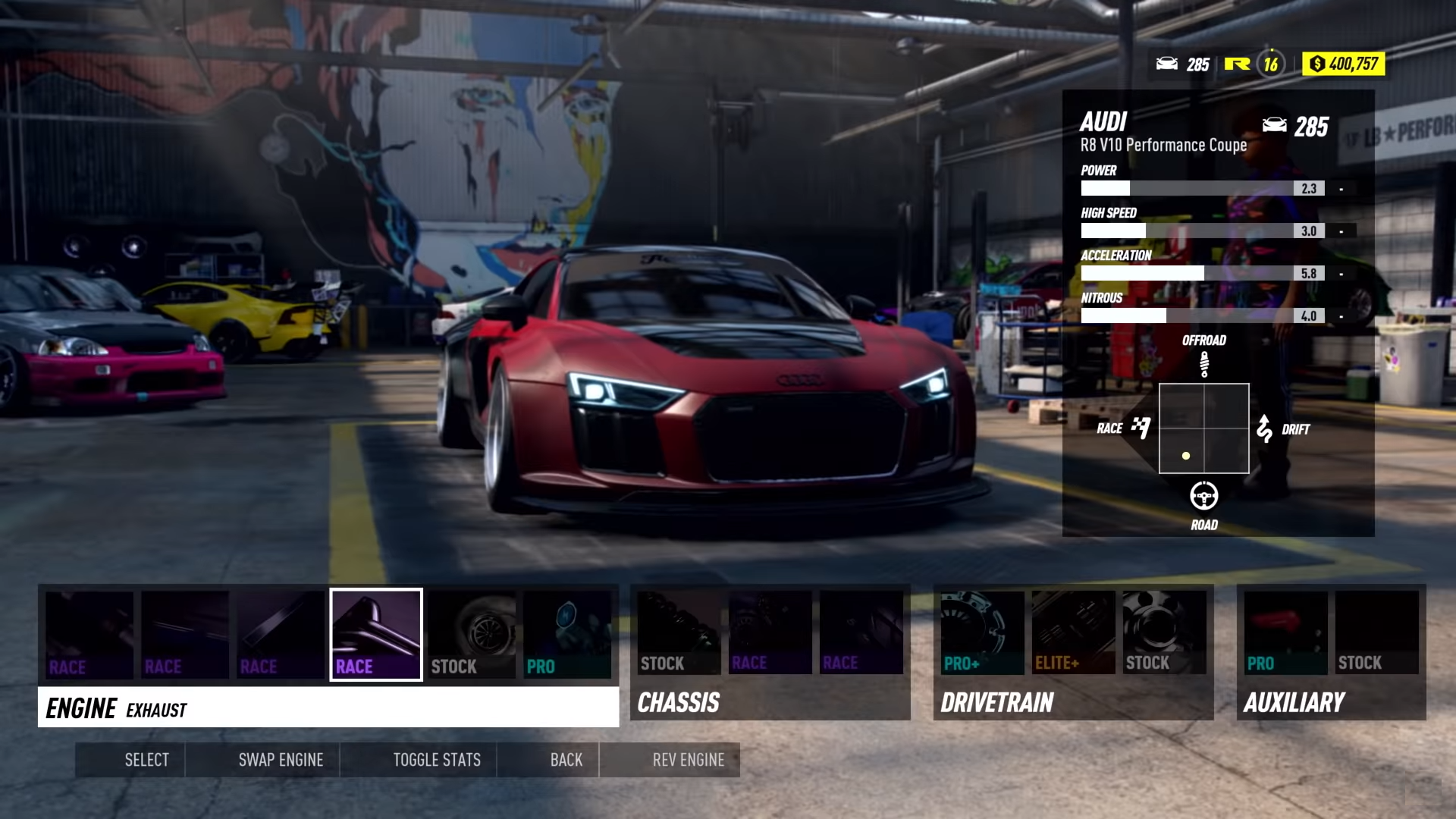The image size is (1456, 819).
Task: Click the Select button
Action: tap(146, 760)
